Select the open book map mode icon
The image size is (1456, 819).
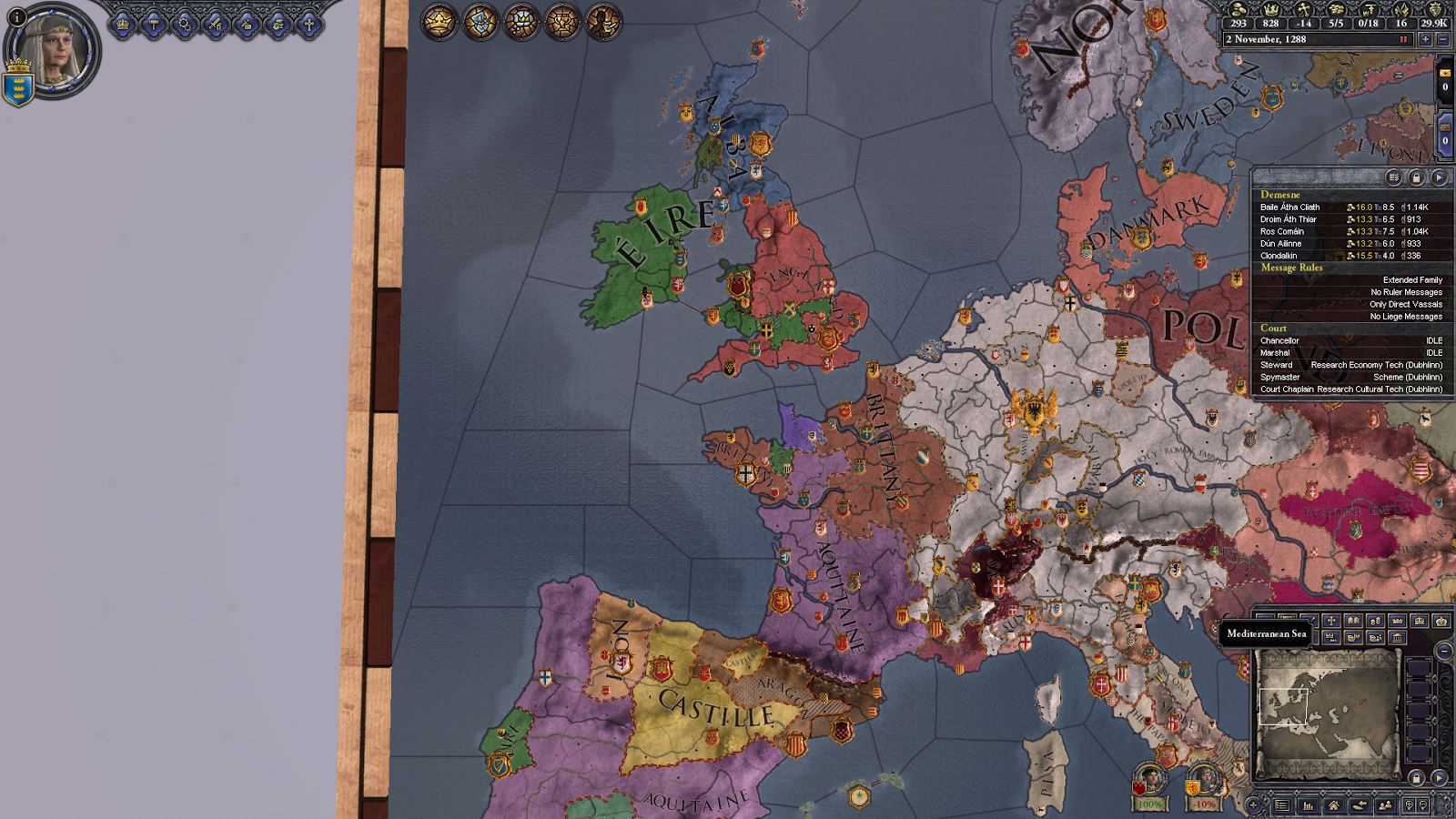click(1354, 622)
